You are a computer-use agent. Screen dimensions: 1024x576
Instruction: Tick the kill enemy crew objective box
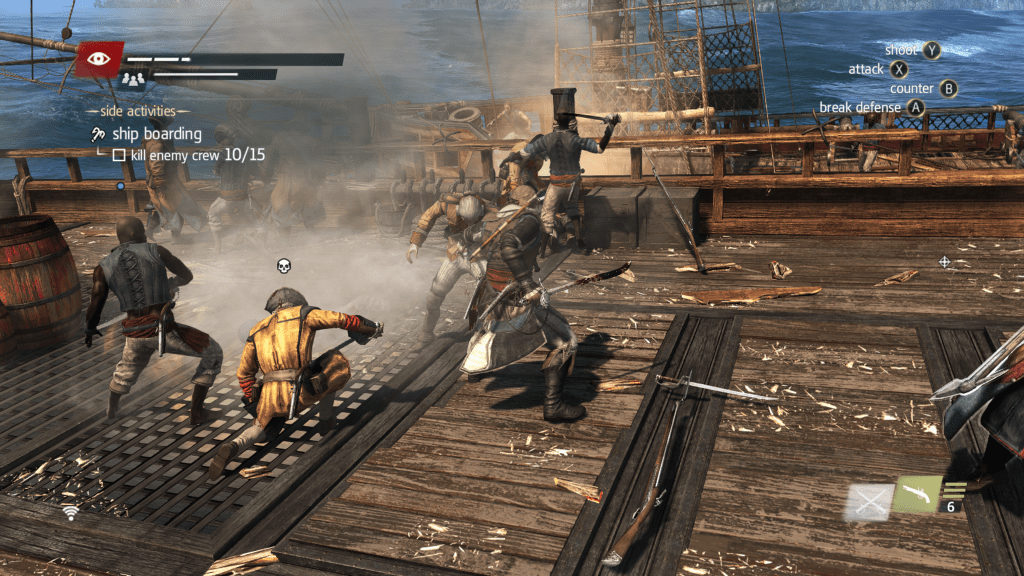[118, 156]
